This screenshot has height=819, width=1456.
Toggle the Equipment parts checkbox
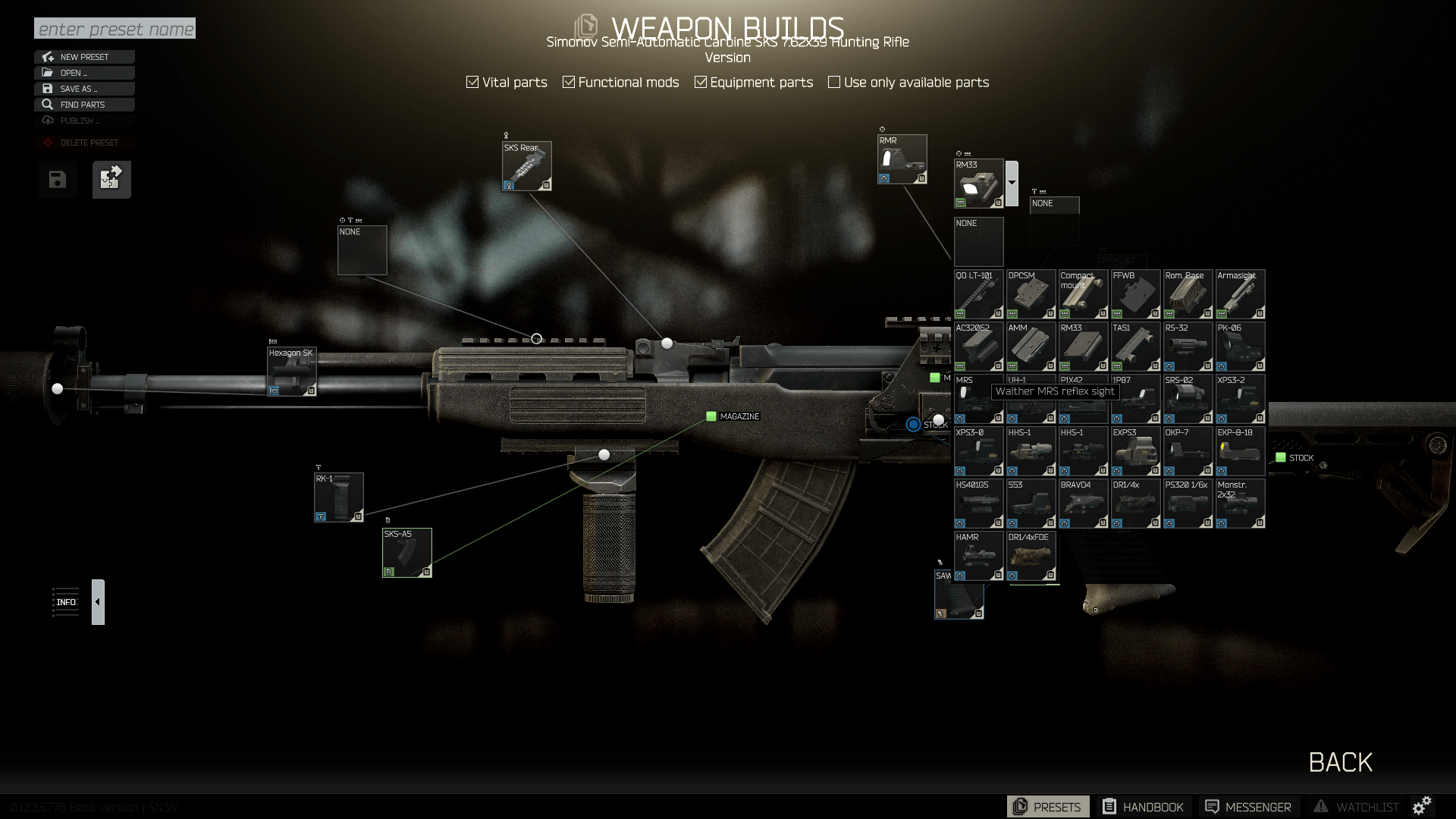click(x=701, y=82)
